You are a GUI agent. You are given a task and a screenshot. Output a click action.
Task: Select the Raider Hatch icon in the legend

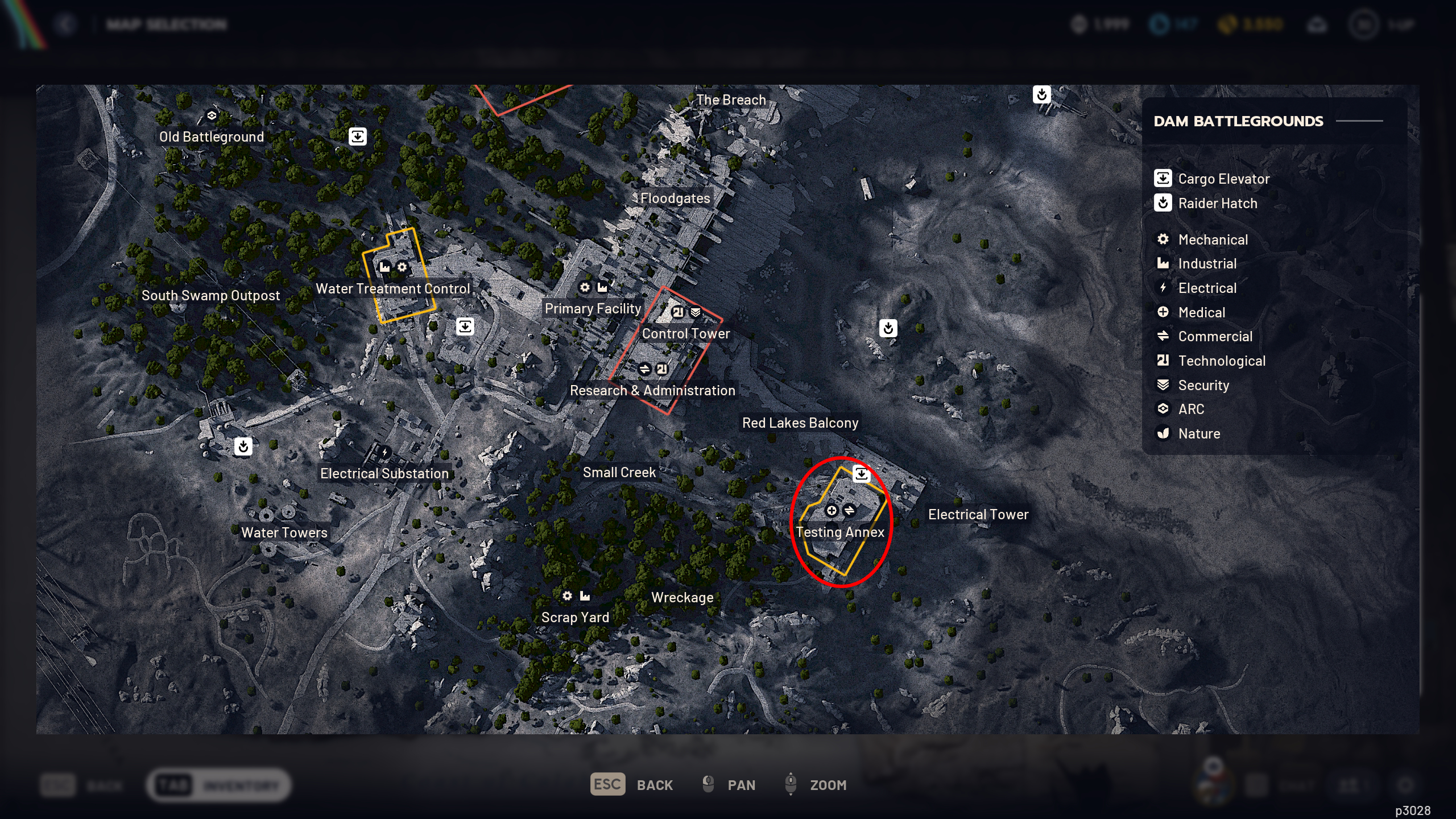[1163, 203]
